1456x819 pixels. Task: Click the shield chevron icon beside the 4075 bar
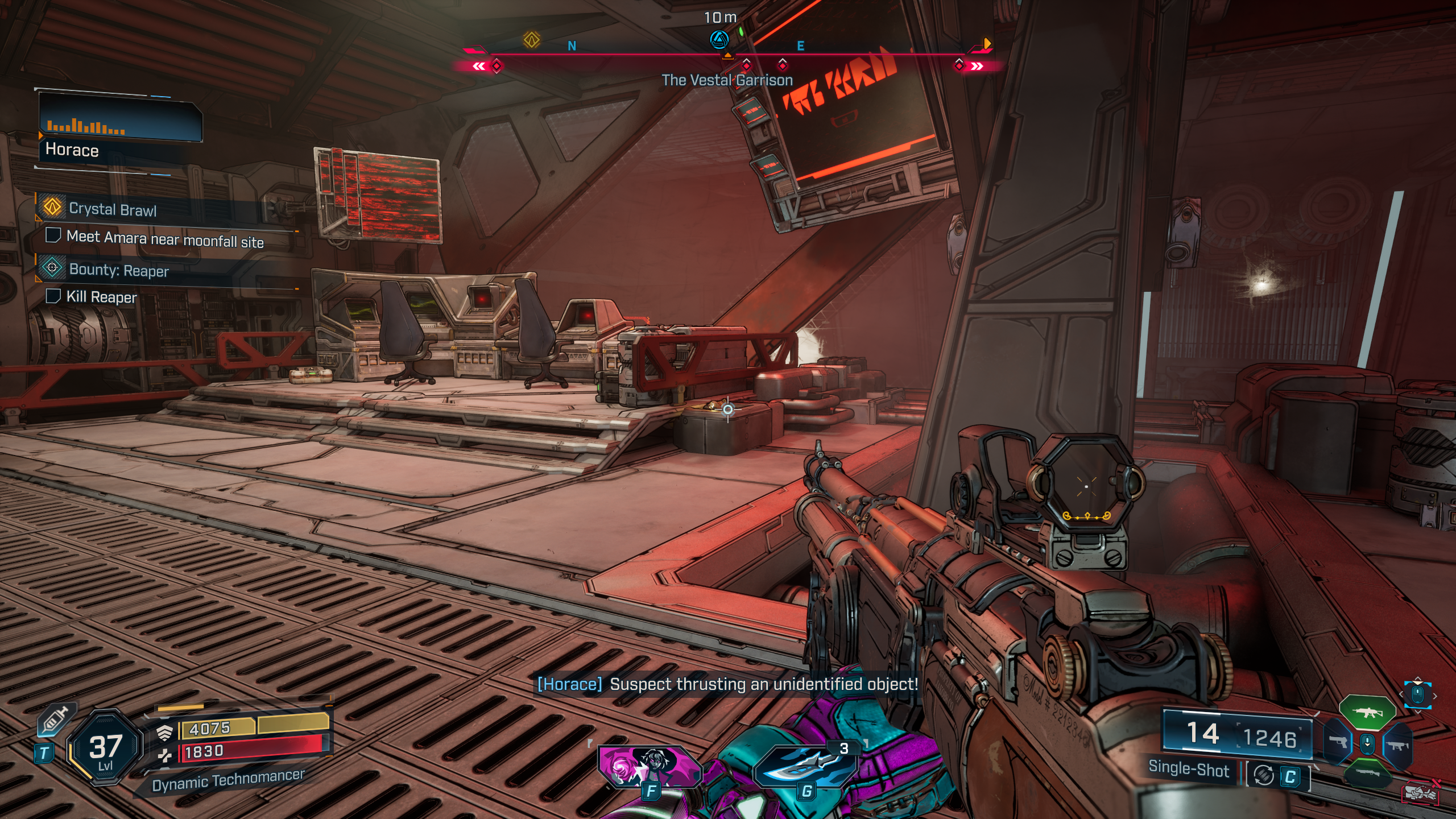[165, 734]
